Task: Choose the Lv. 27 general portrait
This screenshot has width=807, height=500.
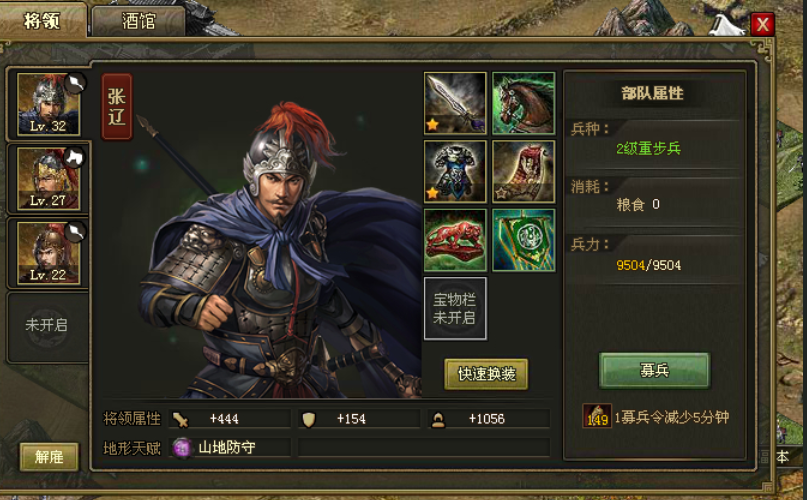Action: [x=48, y=179]
